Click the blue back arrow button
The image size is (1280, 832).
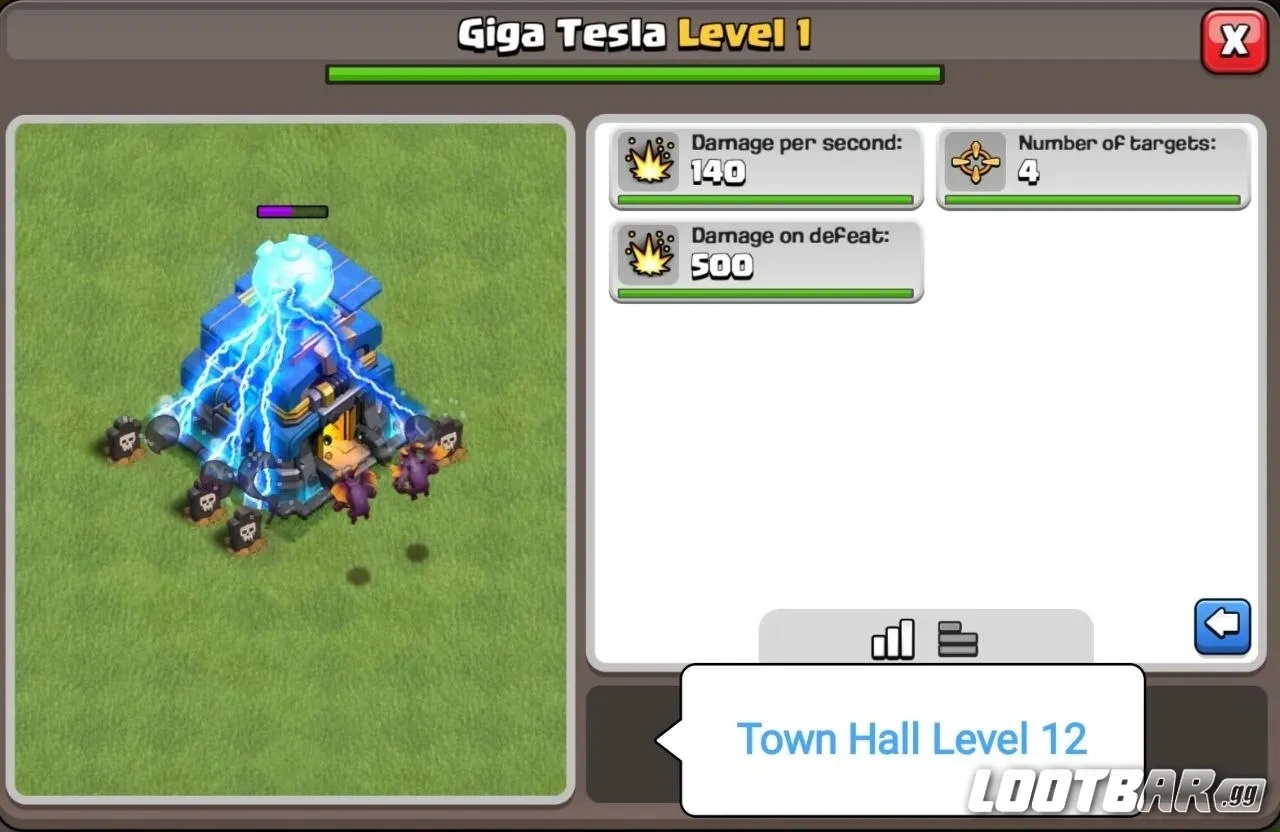1222,625
